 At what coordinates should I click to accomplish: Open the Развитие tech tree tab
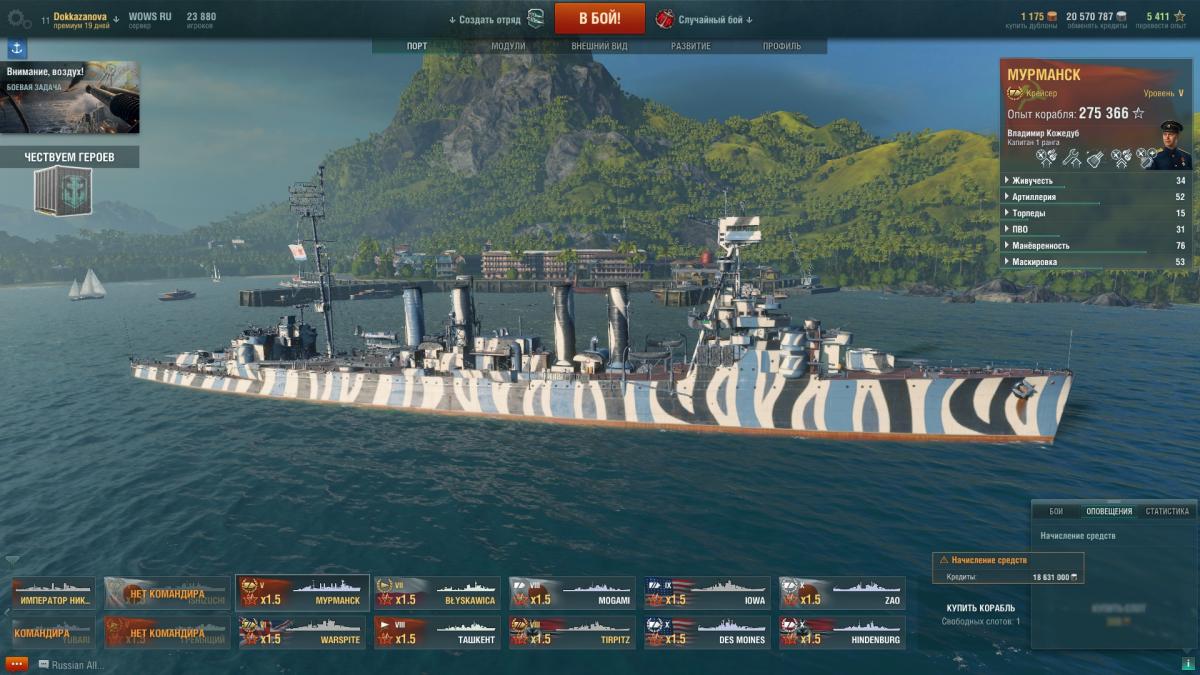tap(691, 46)
